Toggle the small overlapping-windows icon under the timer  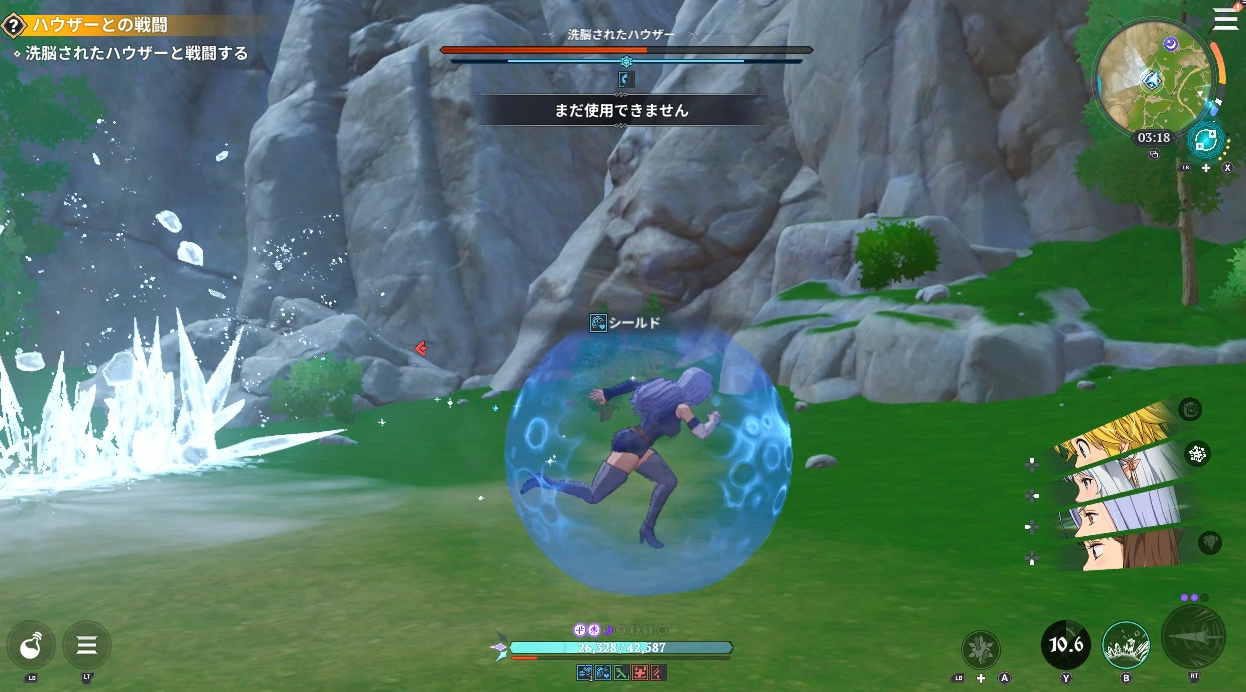click(1154, 154)
